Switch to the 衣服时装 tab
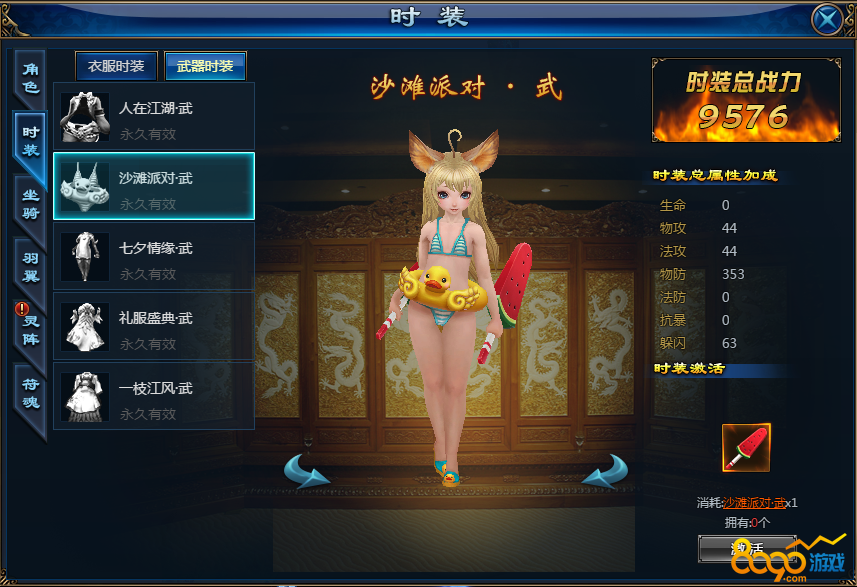The height and width of the screenshot is (587, 857). tap(116, 67)
